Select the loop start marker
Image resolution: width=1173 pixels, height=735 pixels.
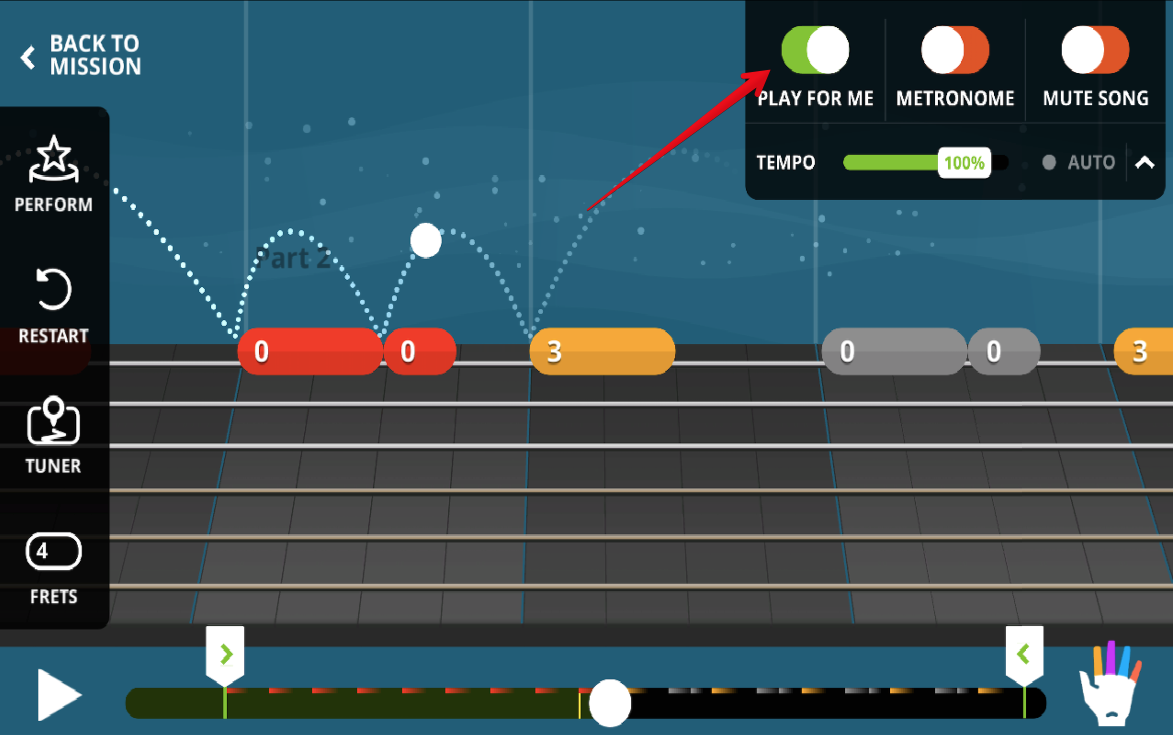click(225, 655)
